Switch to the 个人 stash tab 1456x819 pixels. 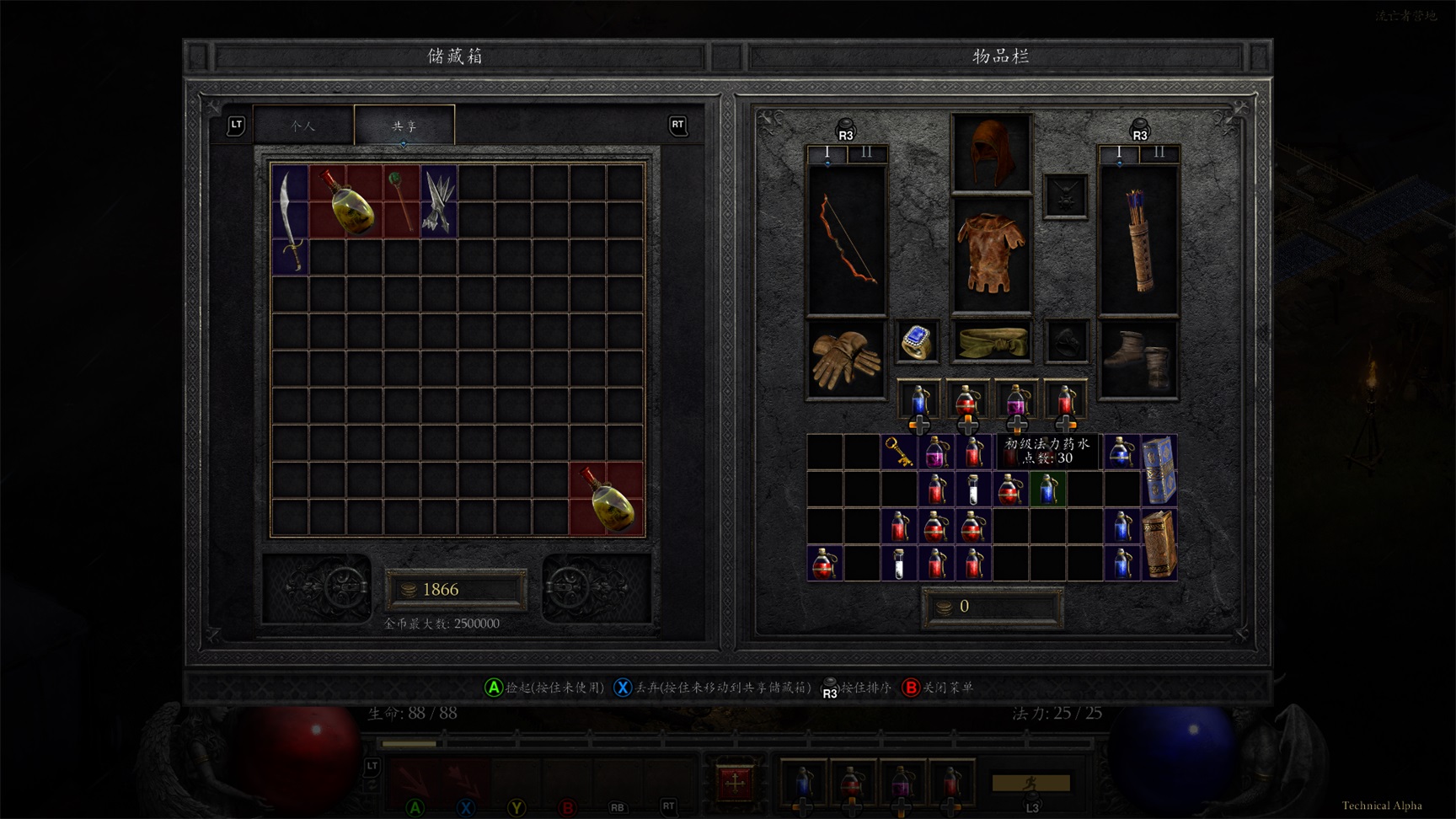click(x=303, y=126)
